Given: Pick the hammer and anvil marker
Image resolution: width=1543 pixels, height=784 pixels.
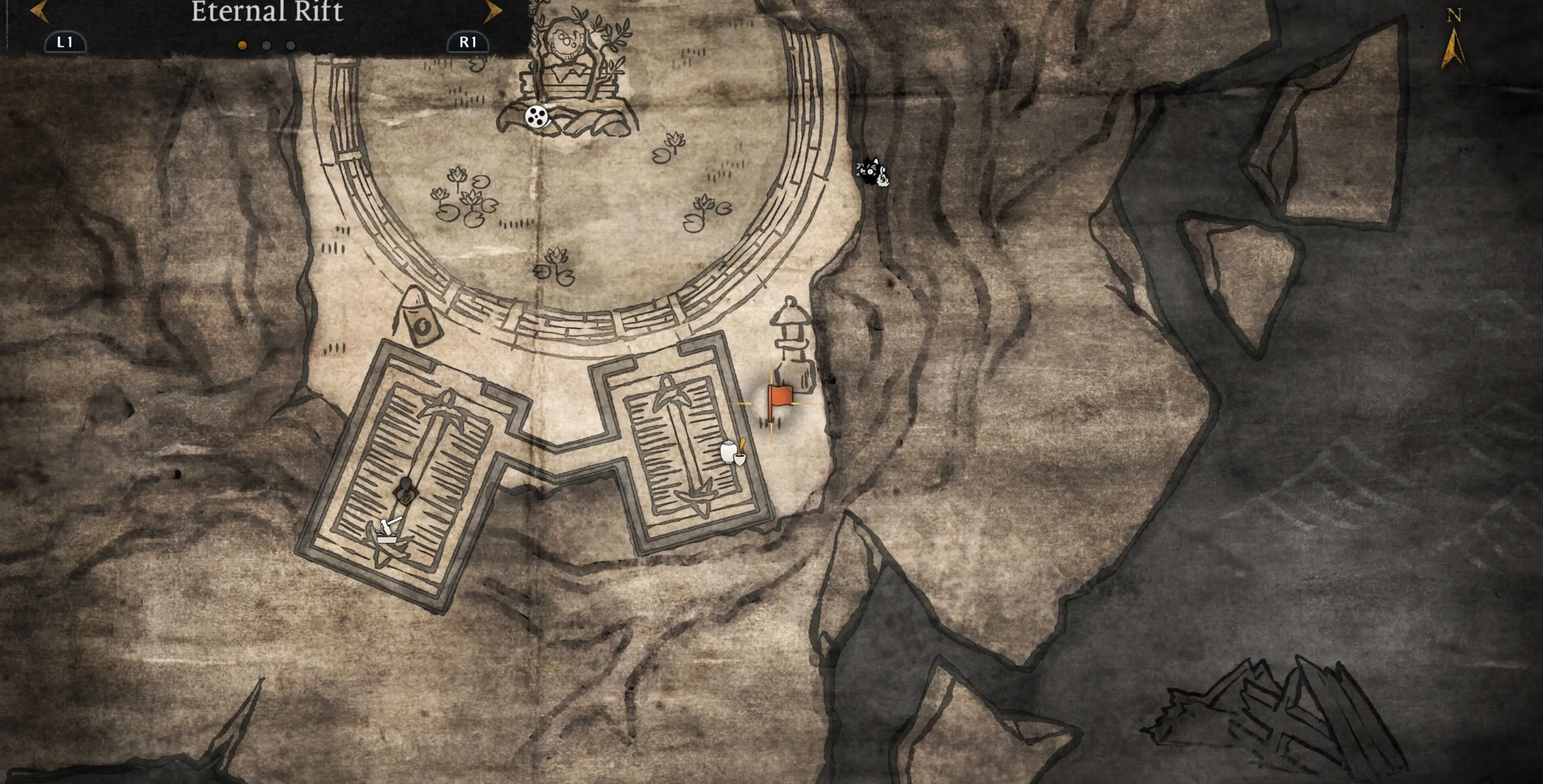Looking at the screenshot, I should click(388, 530).
